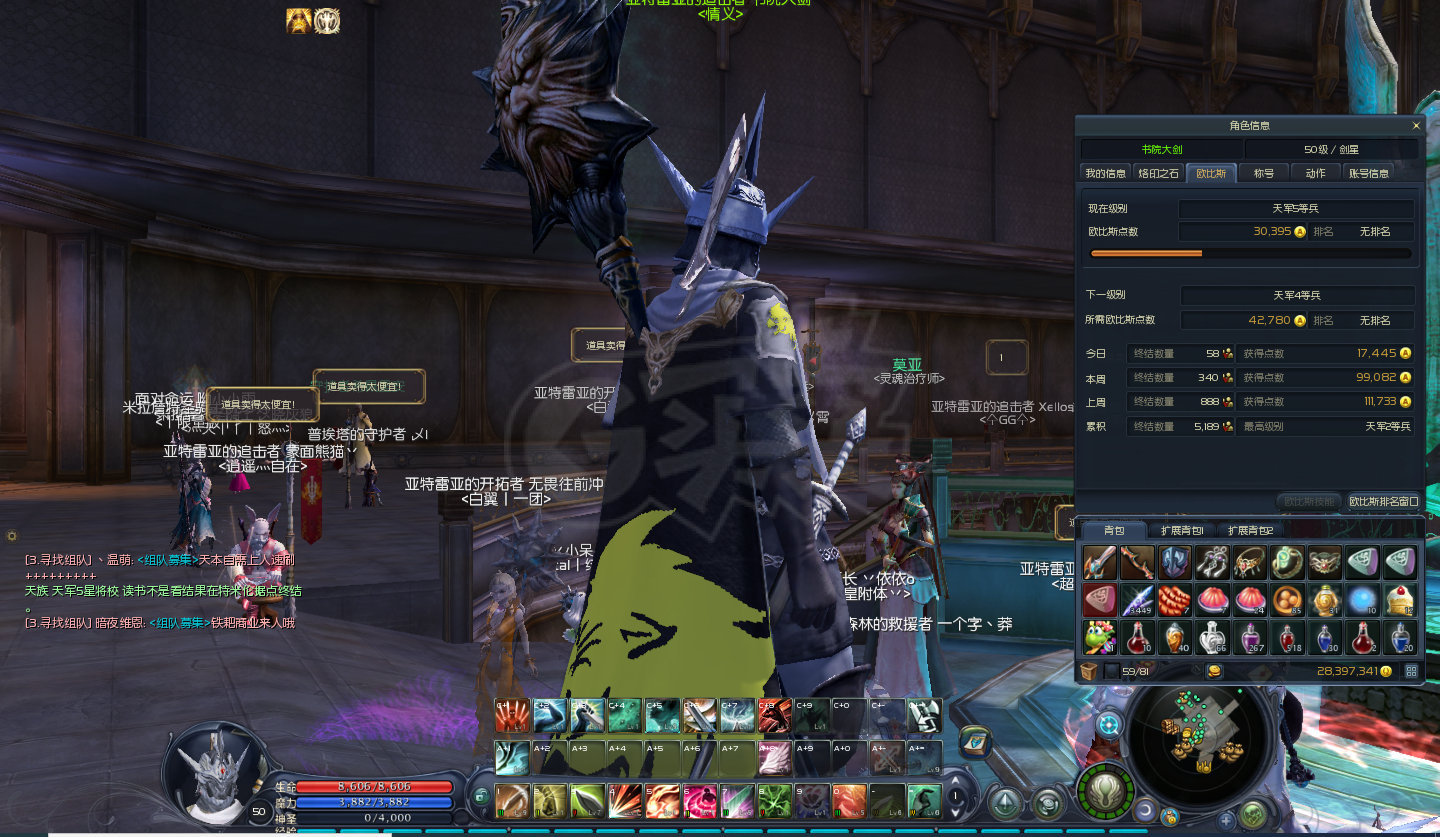Open the 烙印之石 tab

pos(1158,173)
